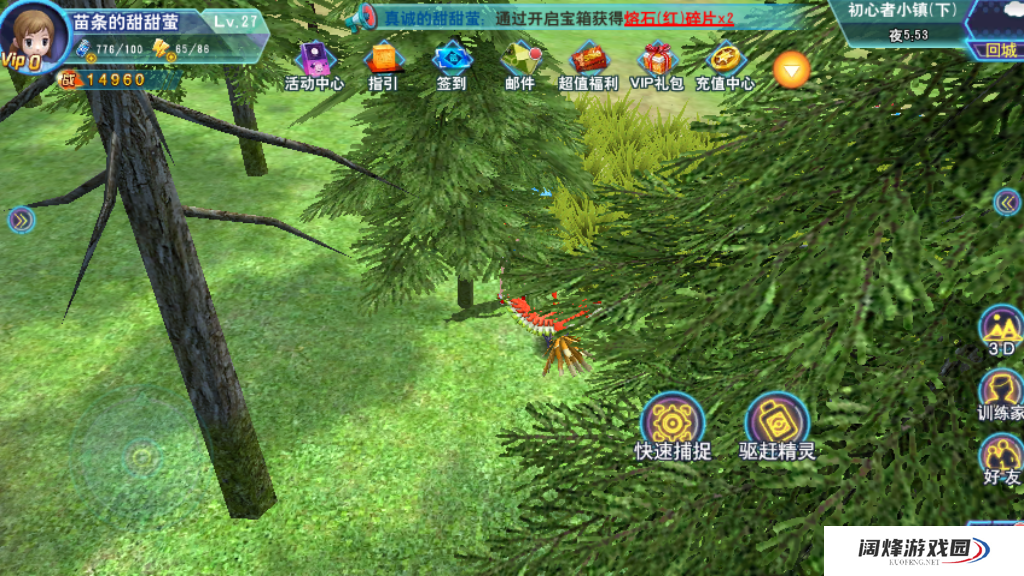This screenshot has height=576, width=1024.
Task: Collapse the top menu with orange arrow
Action: point(791,68)
